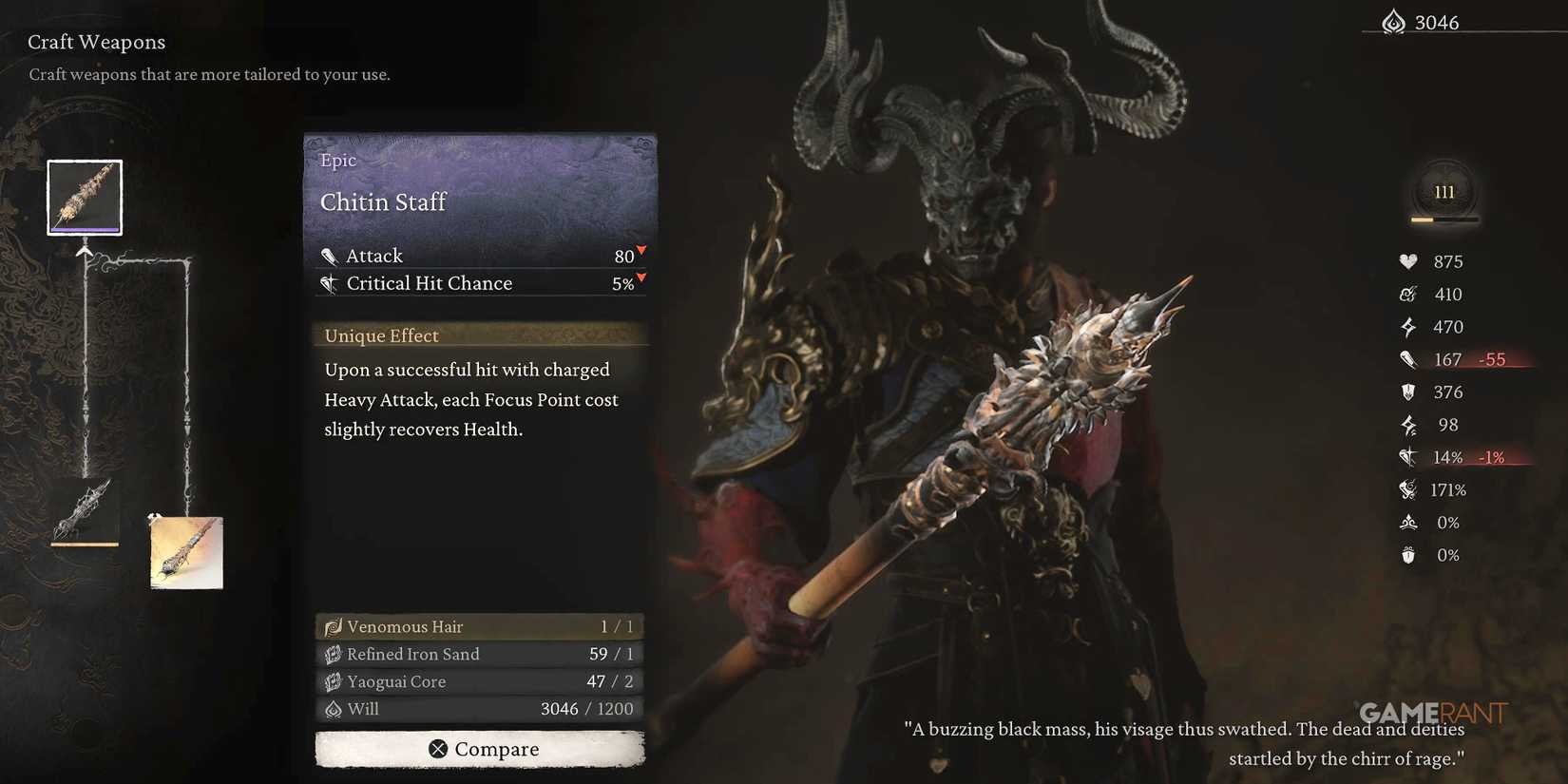Select the Attack stat icon on weapon card
Image resolution: width=1568 pixels, height=784 pixels.
pos(330,254)
